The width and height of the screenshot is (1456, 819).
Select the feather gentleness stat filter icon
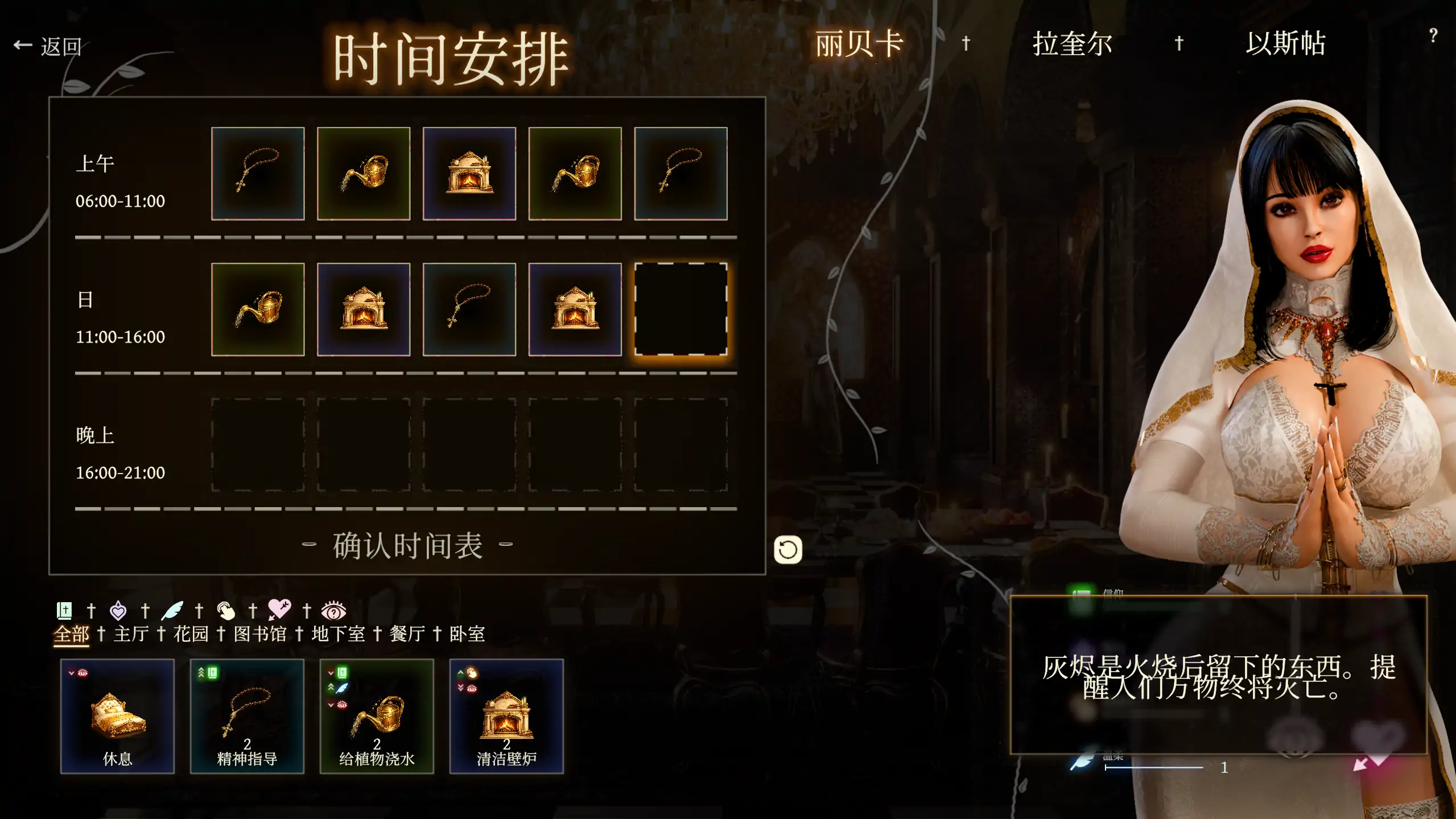click(x=171, y=610)
